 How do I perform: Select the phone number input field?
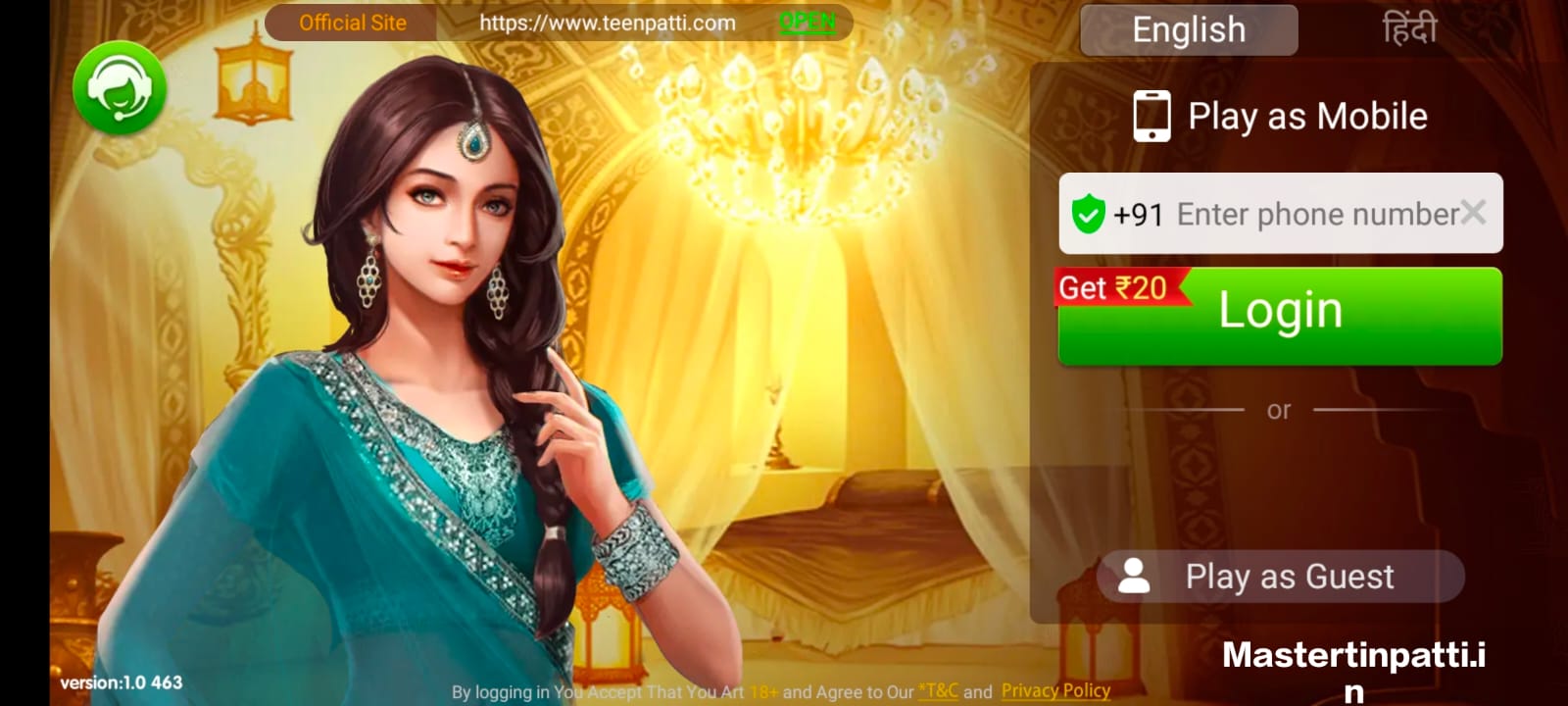(x=1313, y=214)
